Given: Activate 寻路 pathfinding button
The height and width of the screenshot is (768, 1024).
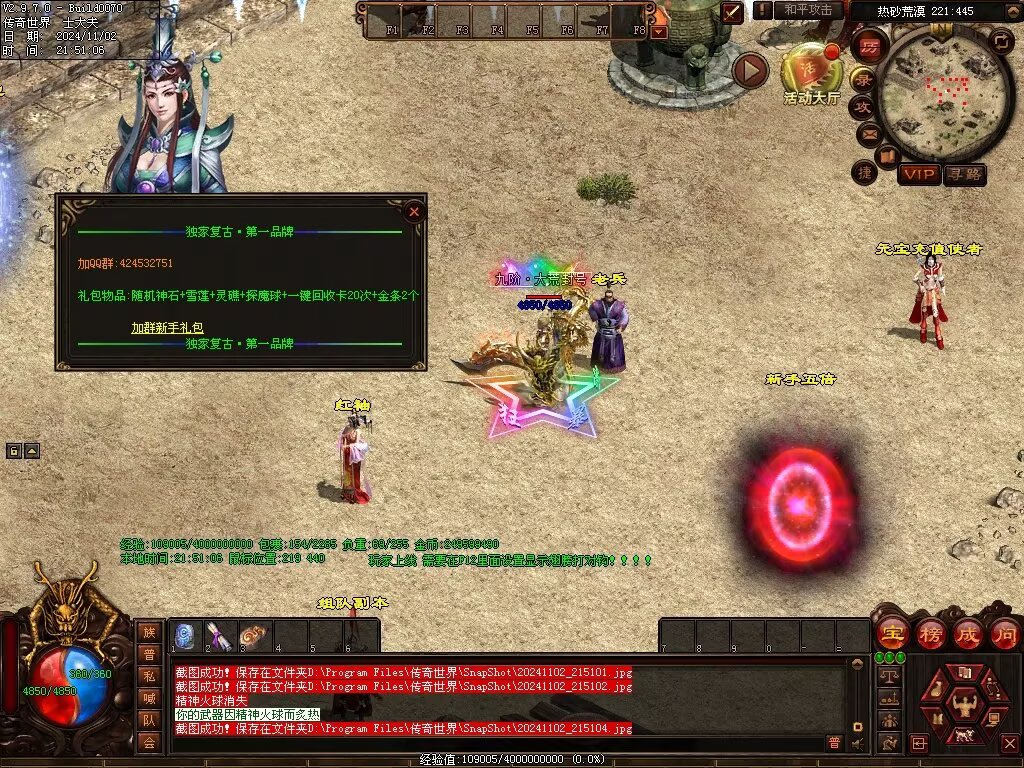Looking at the screenshot, I should tap(964, 174).
